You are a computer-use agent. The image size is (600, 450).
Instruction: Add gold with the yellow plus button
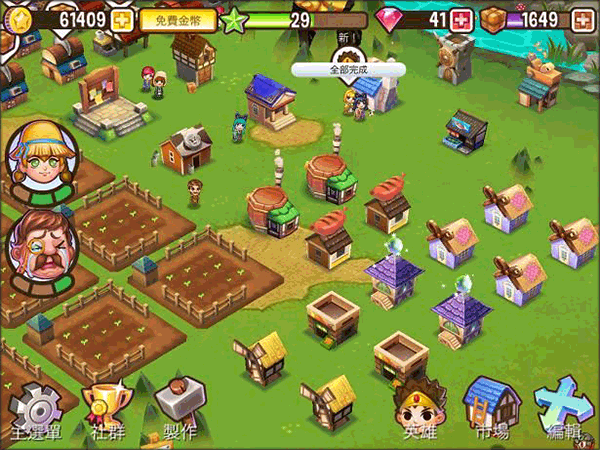pyautogui.click(x=122, y=19)
